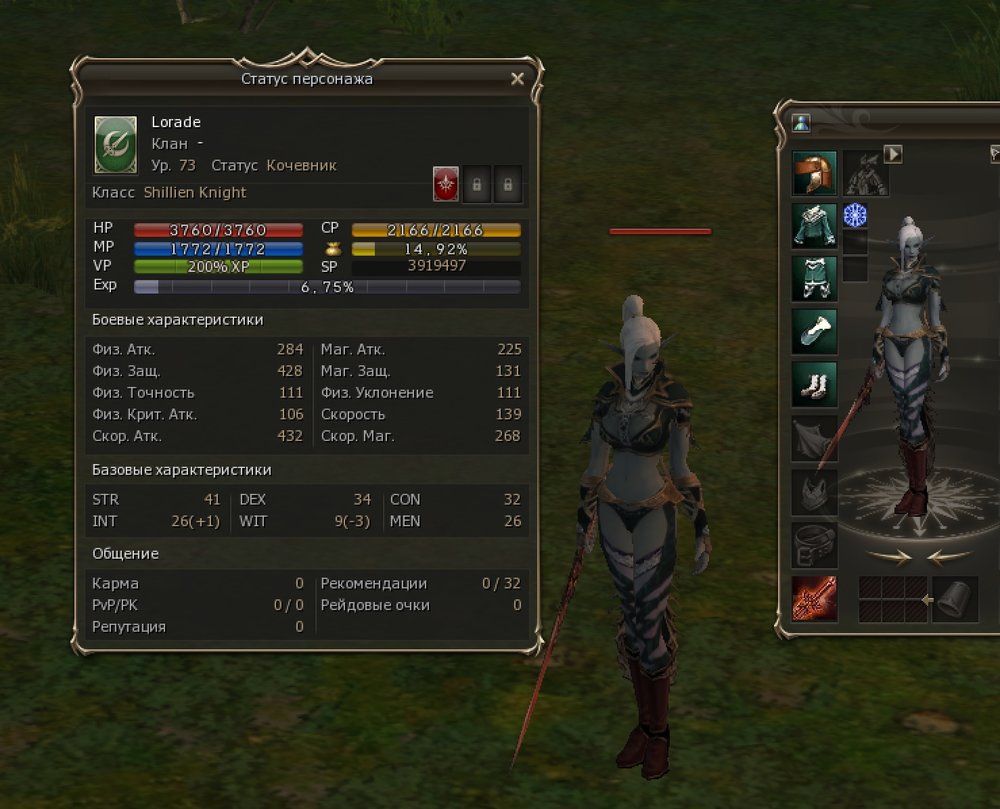This screenshot has width=1000, height=809.
Task: Rotate character preview with the right gold arrow
Action: pyautogui.click(x=948, y=557)
